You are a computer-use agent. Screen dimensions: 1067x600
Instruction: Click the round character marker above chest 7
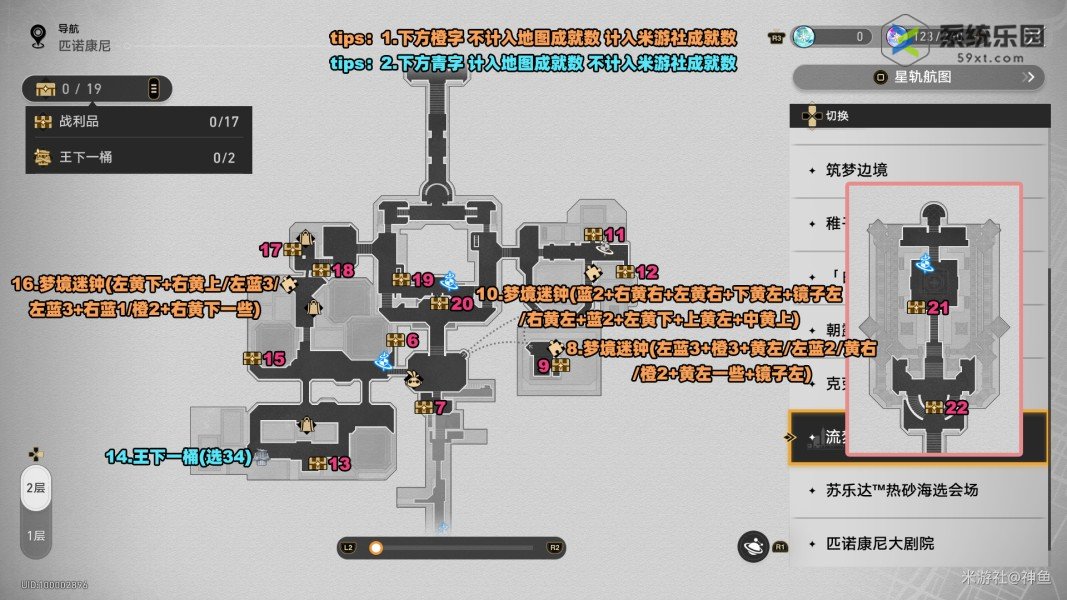coord(412,380)
